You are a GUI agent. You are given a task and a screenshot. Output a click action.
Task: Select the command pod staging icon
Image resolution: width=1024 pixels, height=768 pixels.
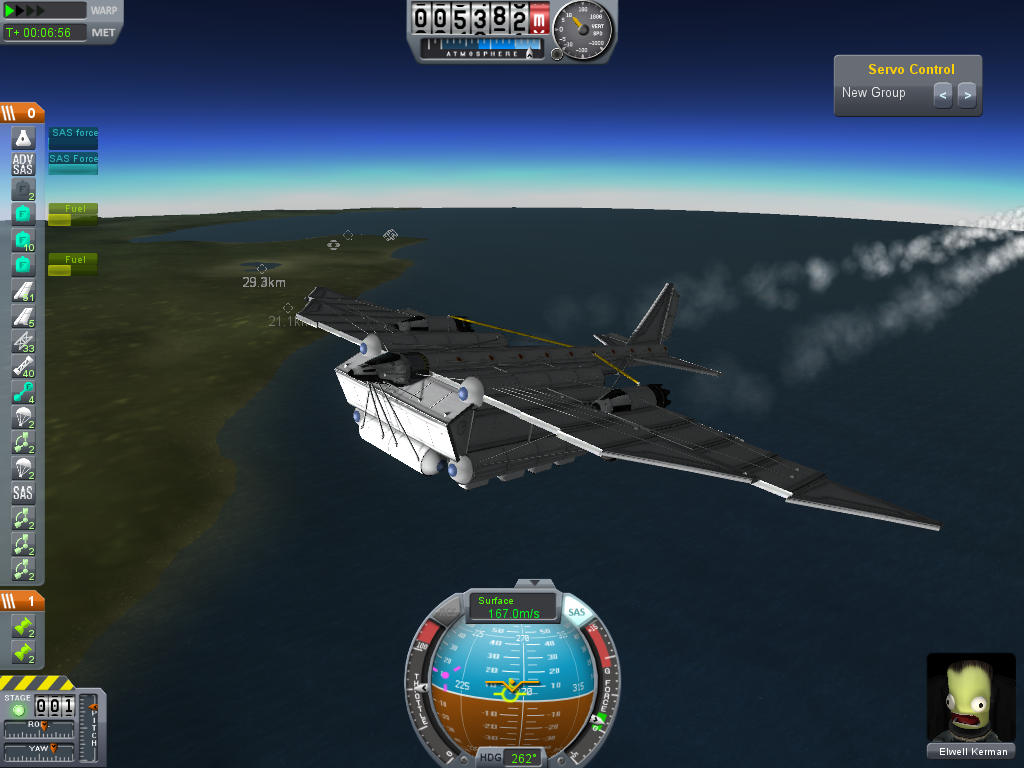tap(23, 138)
